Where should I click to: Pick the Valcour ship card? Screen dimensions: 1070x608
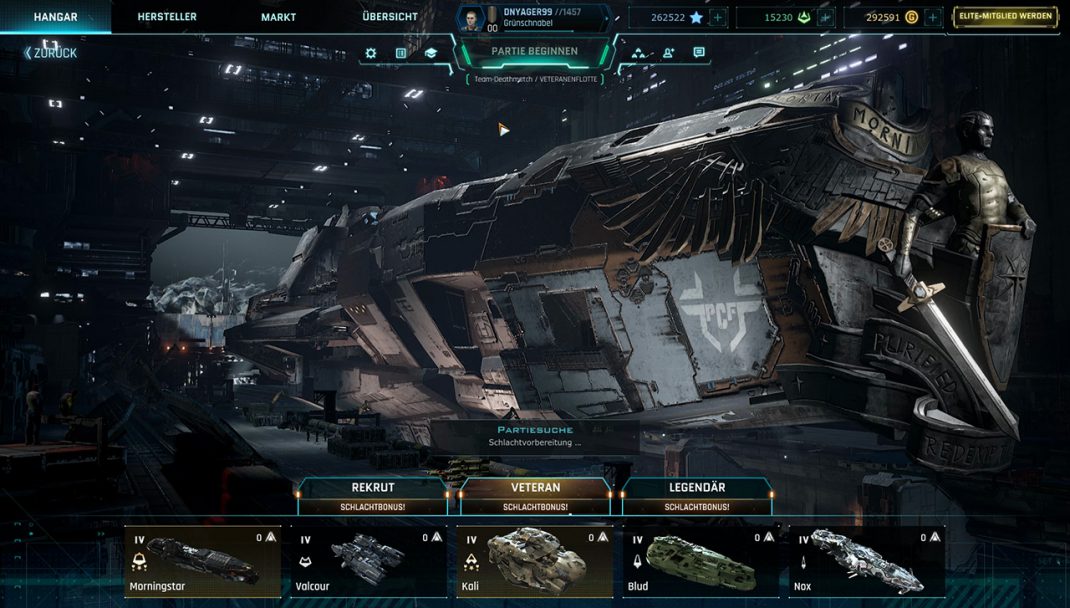[369, 562]
